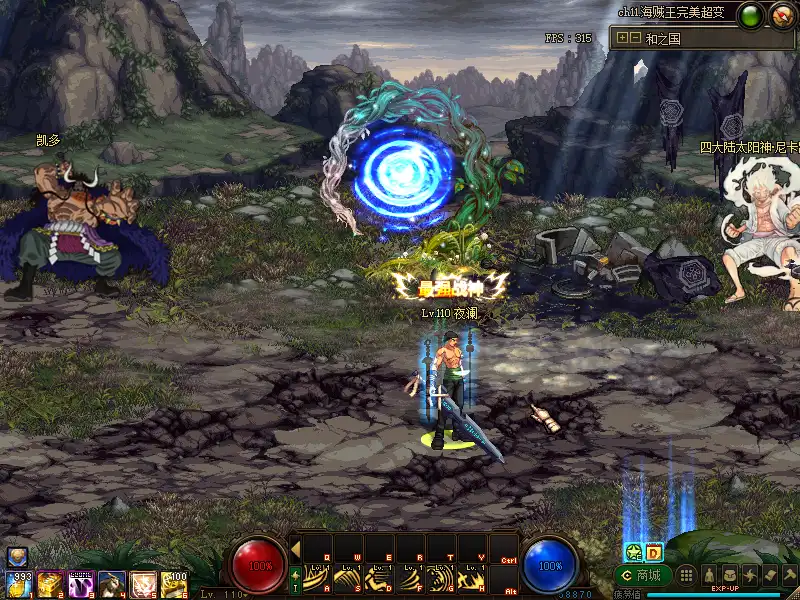Click the orange D calendar icon
Image resolution: width=800 pixels, height=600 pixels.
point(653,552)
